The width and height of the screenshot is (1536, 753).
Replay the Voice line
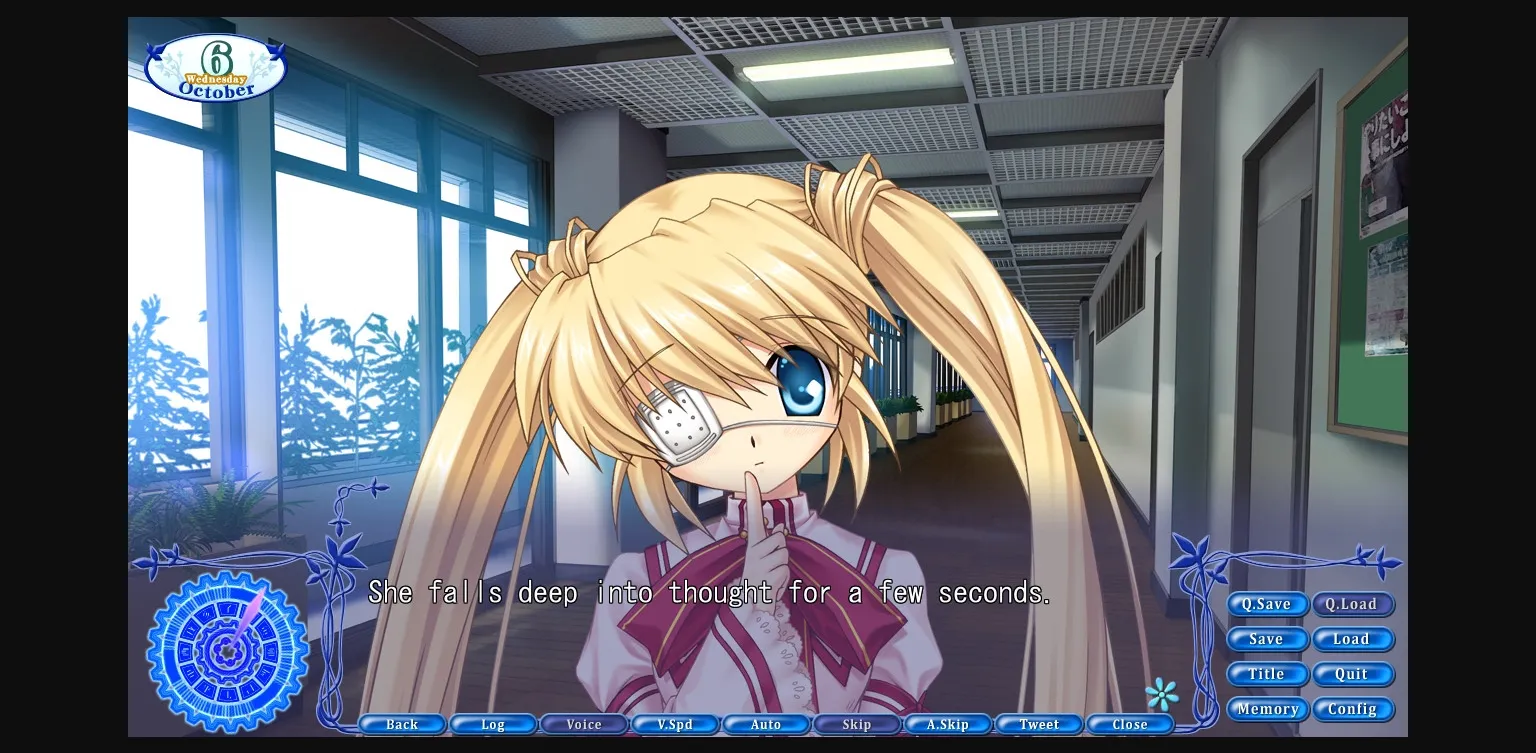coord(584,724)
